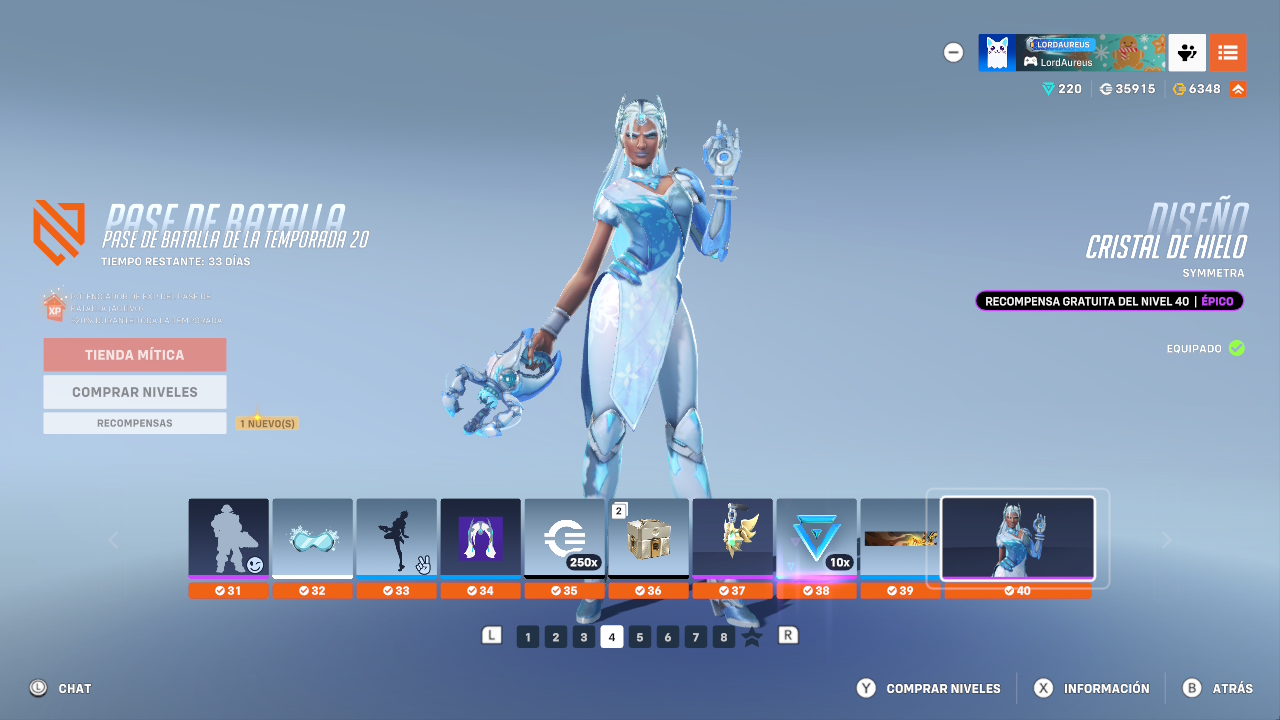This screenshot has width=1280, height=720.
Task: Click the COMPRAR NIVELES button
Action: [x=134, y=391]
